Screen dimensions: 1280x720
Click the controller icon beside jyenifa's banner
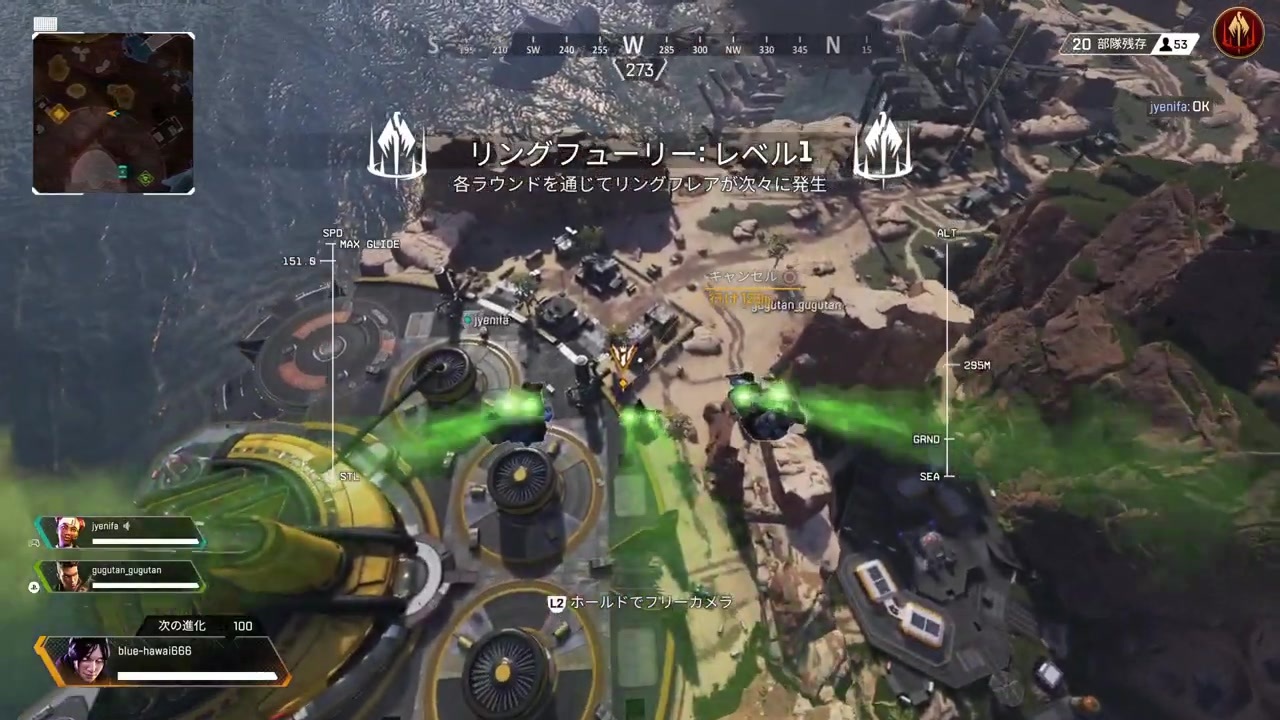click(x=33, y=543)
